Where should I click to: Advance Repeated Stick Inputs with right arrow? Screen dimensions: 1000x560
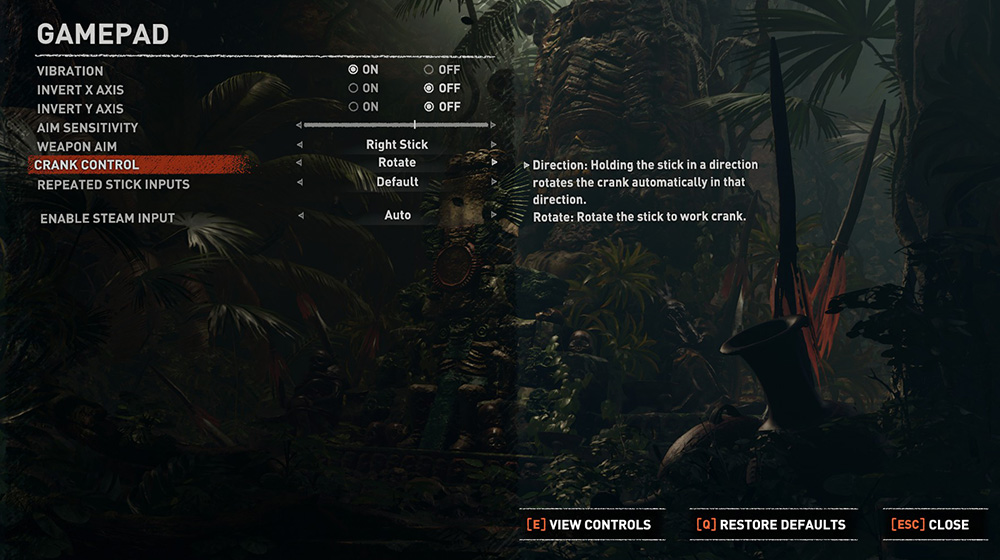pyautogui.click(x=494, y=182)
